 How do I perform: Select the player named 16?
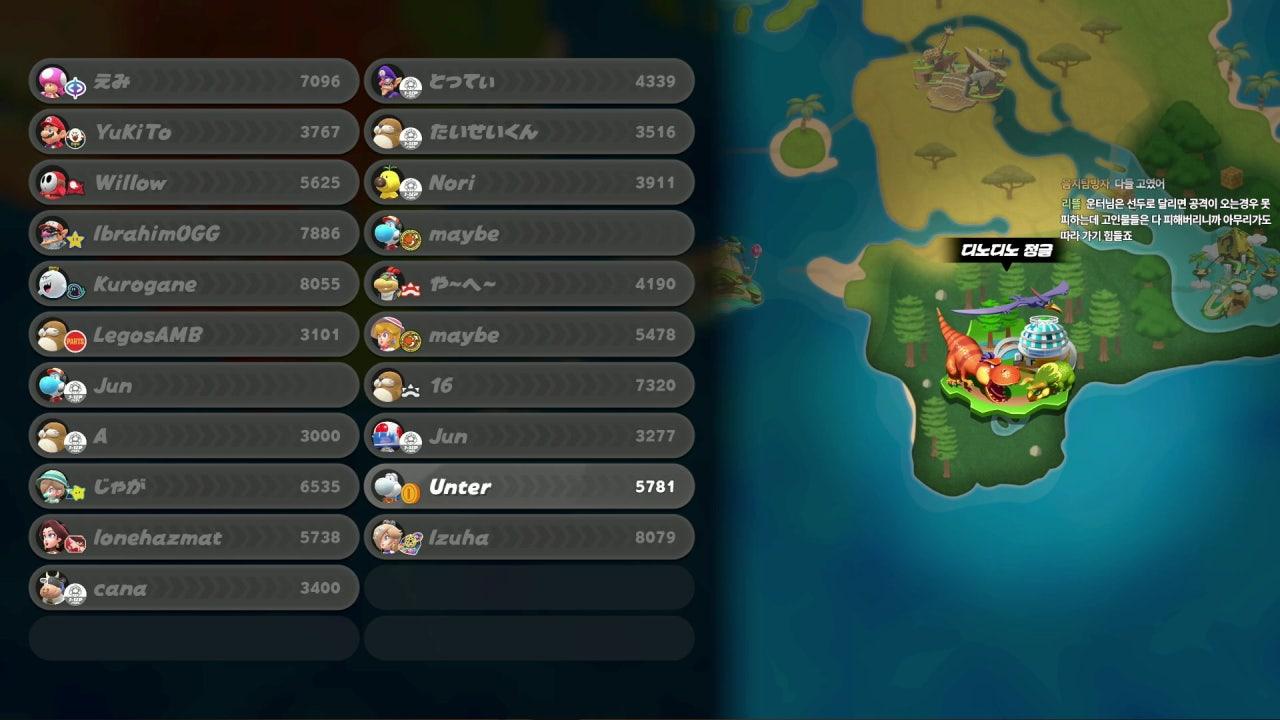coord(529,385)
